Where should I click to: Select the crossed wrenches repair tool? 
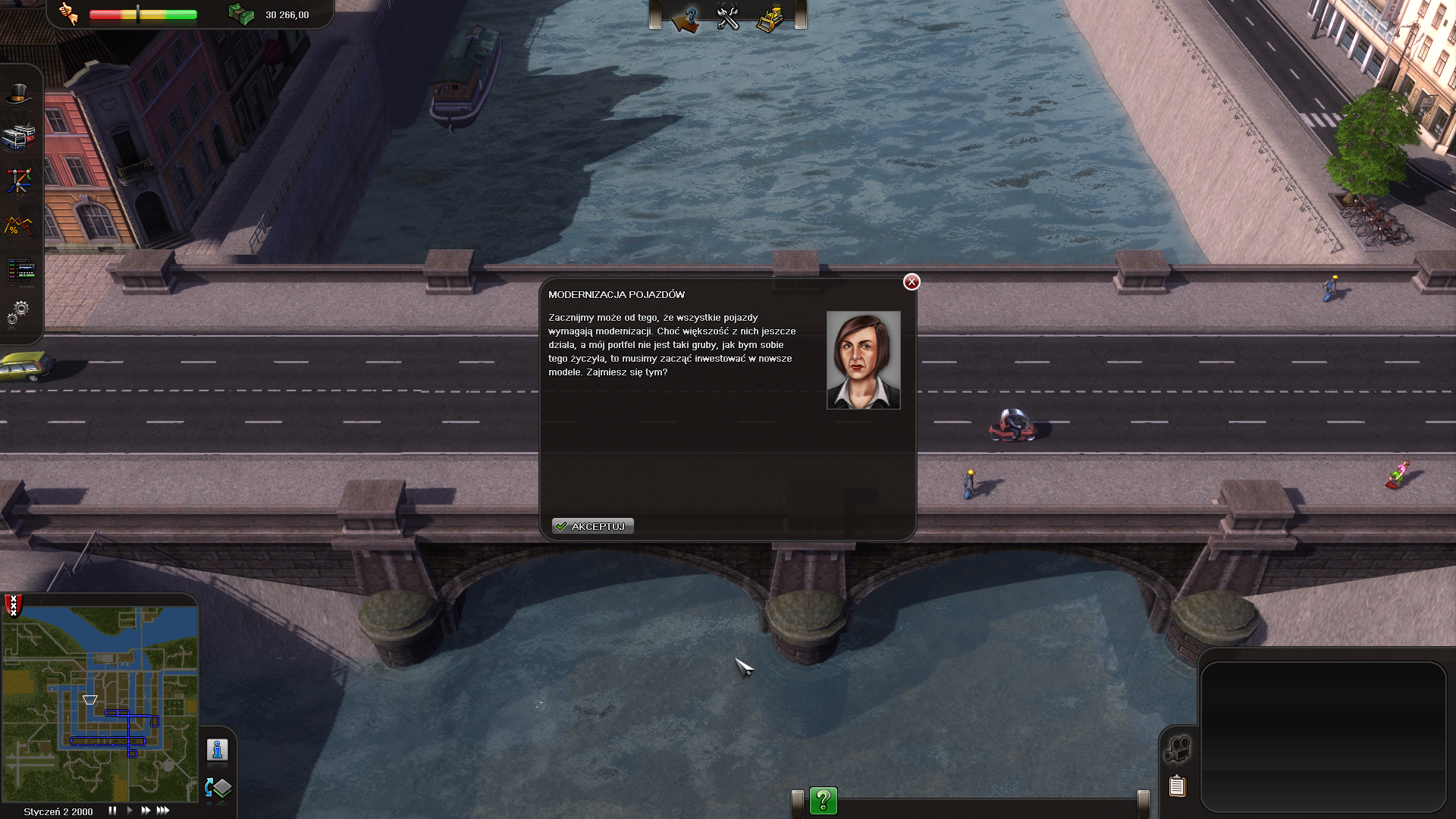728,17
